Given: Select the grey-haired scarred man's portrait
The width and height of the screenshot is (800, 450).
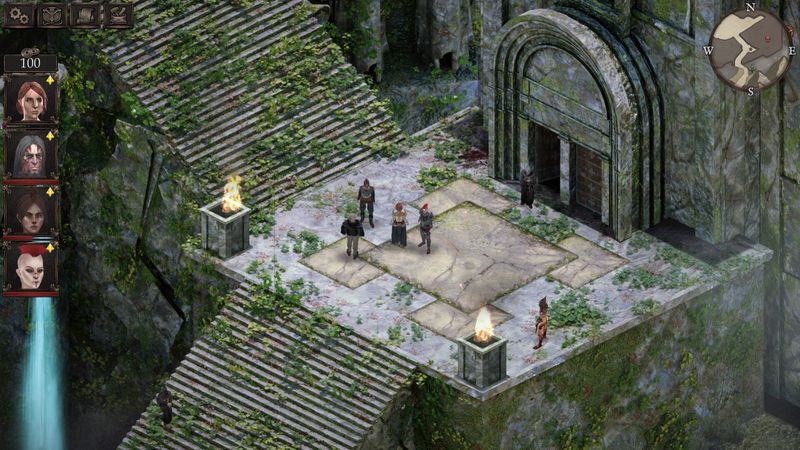Looking at the screenshot, I should pos(30,155).
